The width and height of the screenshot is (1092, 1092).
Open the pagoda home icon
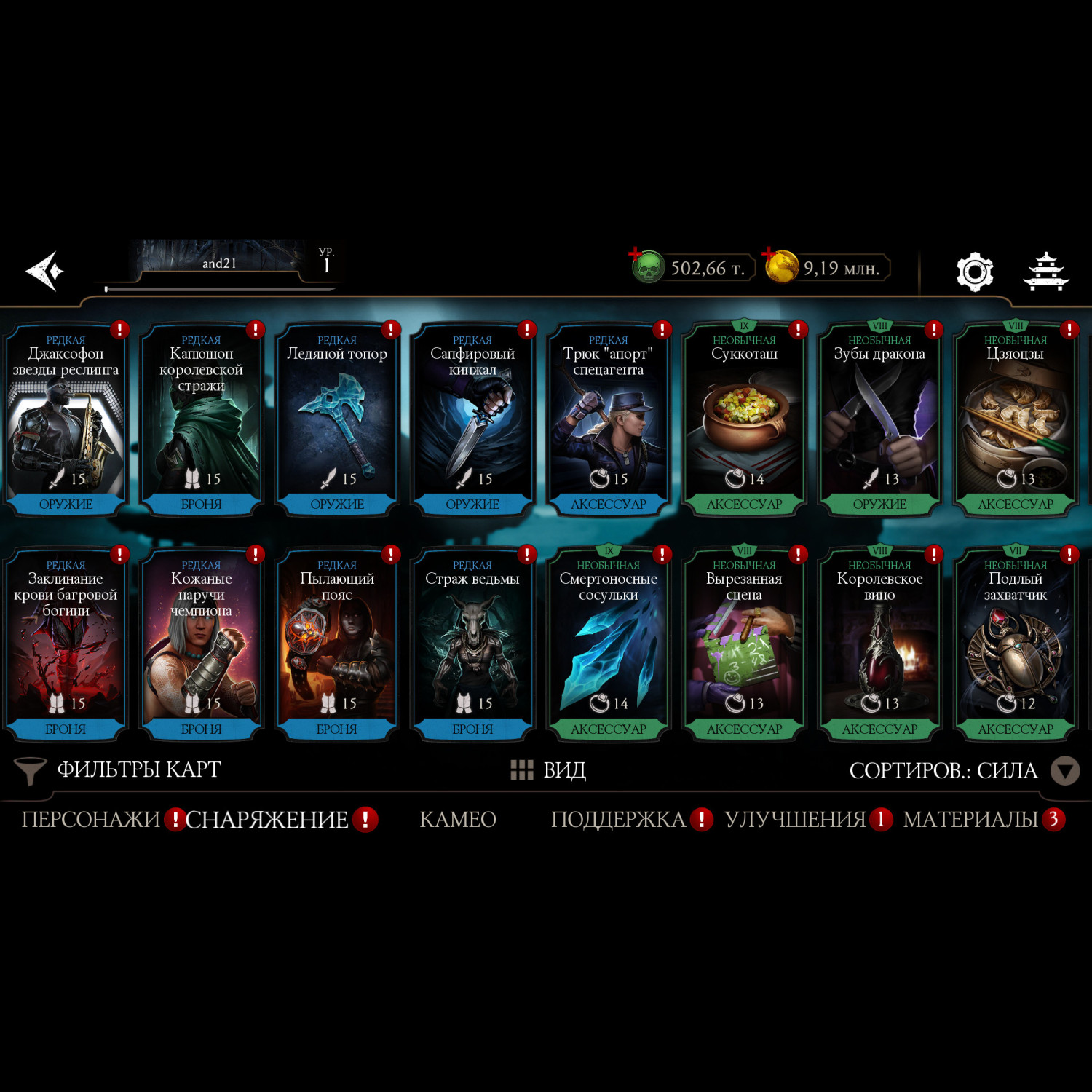(x=1045, y=272)
